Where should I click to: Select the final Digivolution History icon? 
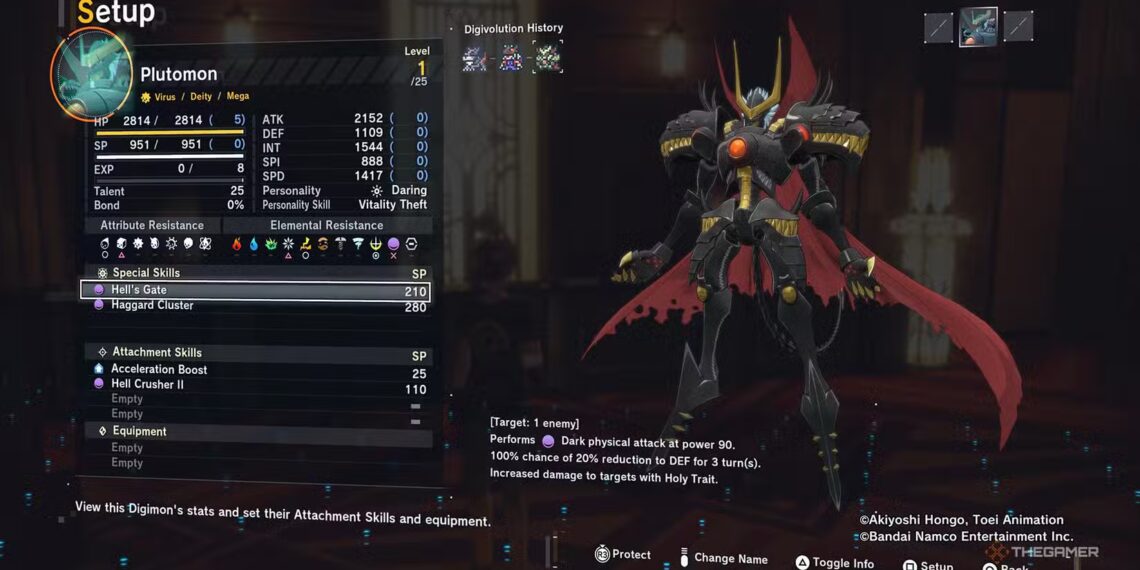pos(547,58)
